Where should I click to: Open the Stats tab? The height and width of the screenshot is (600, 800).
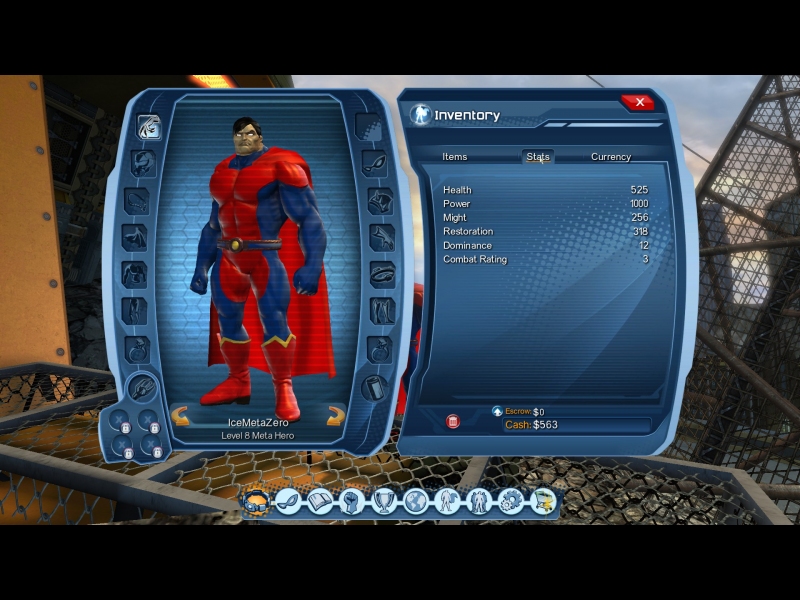[538, 157]
